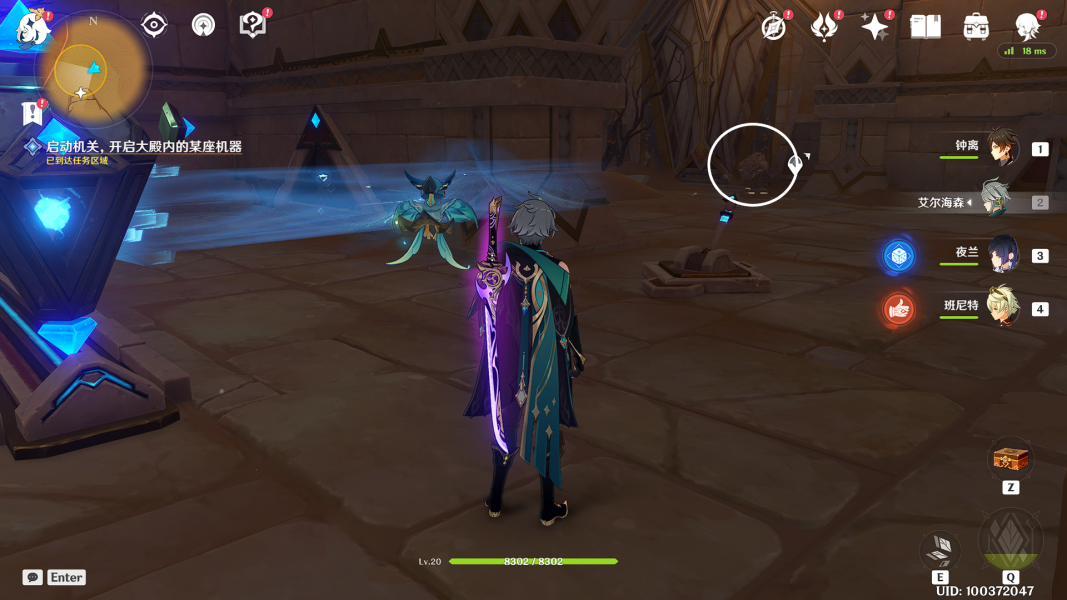Open the character screen icon
The height and width of the screenshot is (600, 1067).
pyautogui.click(x=1027, y=27)
